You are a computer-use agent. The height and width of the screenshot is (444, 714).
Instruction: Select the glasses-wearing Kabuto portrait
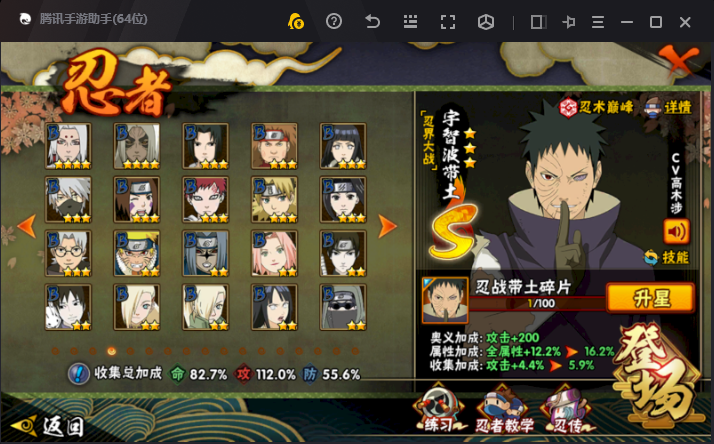68,253
